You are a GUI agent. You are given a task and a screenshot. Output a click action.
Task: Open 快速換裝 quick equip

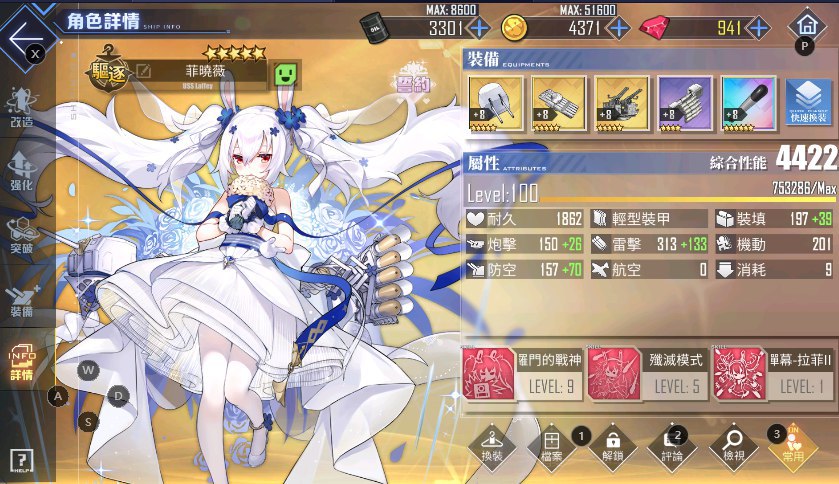point(808,103)
